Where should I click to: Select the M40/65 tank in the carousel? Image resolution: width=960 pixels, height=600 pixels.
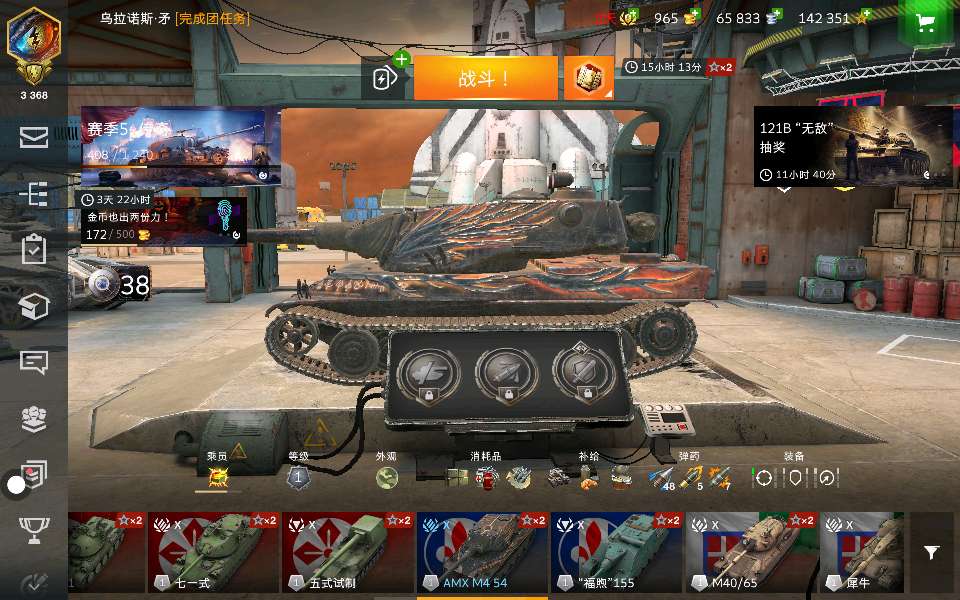pyautogui.click(x=751, y=553)
